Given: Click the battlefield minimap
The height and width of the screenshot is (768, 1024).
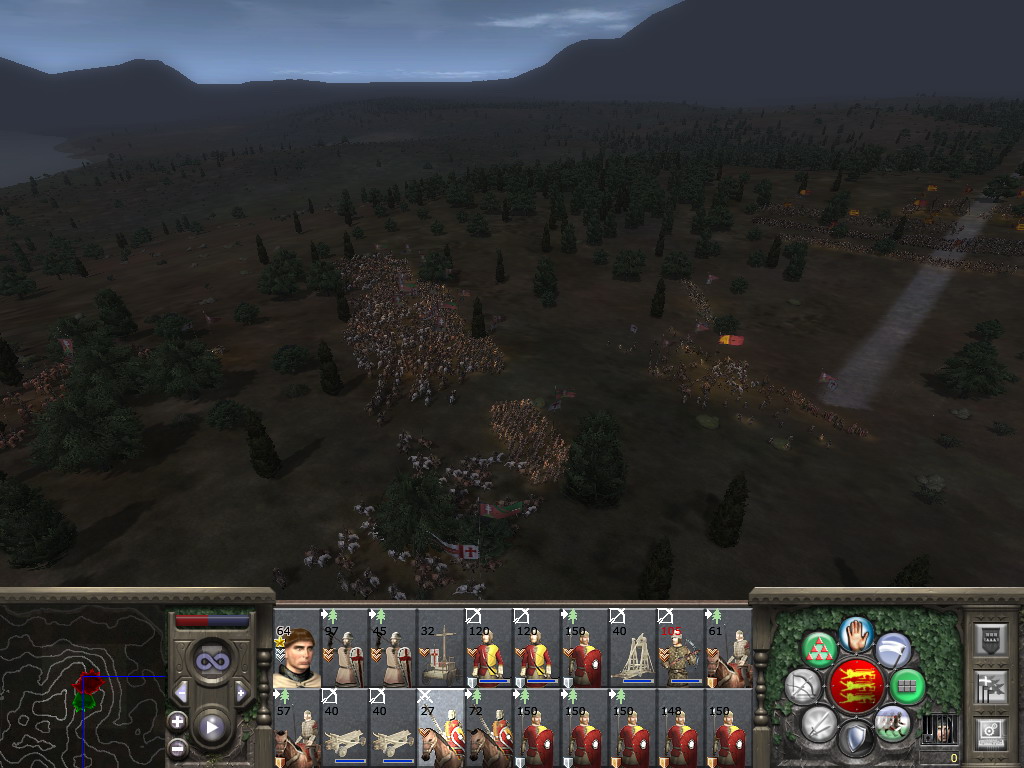Looking at the screenshot, I should tap(82, 686).
